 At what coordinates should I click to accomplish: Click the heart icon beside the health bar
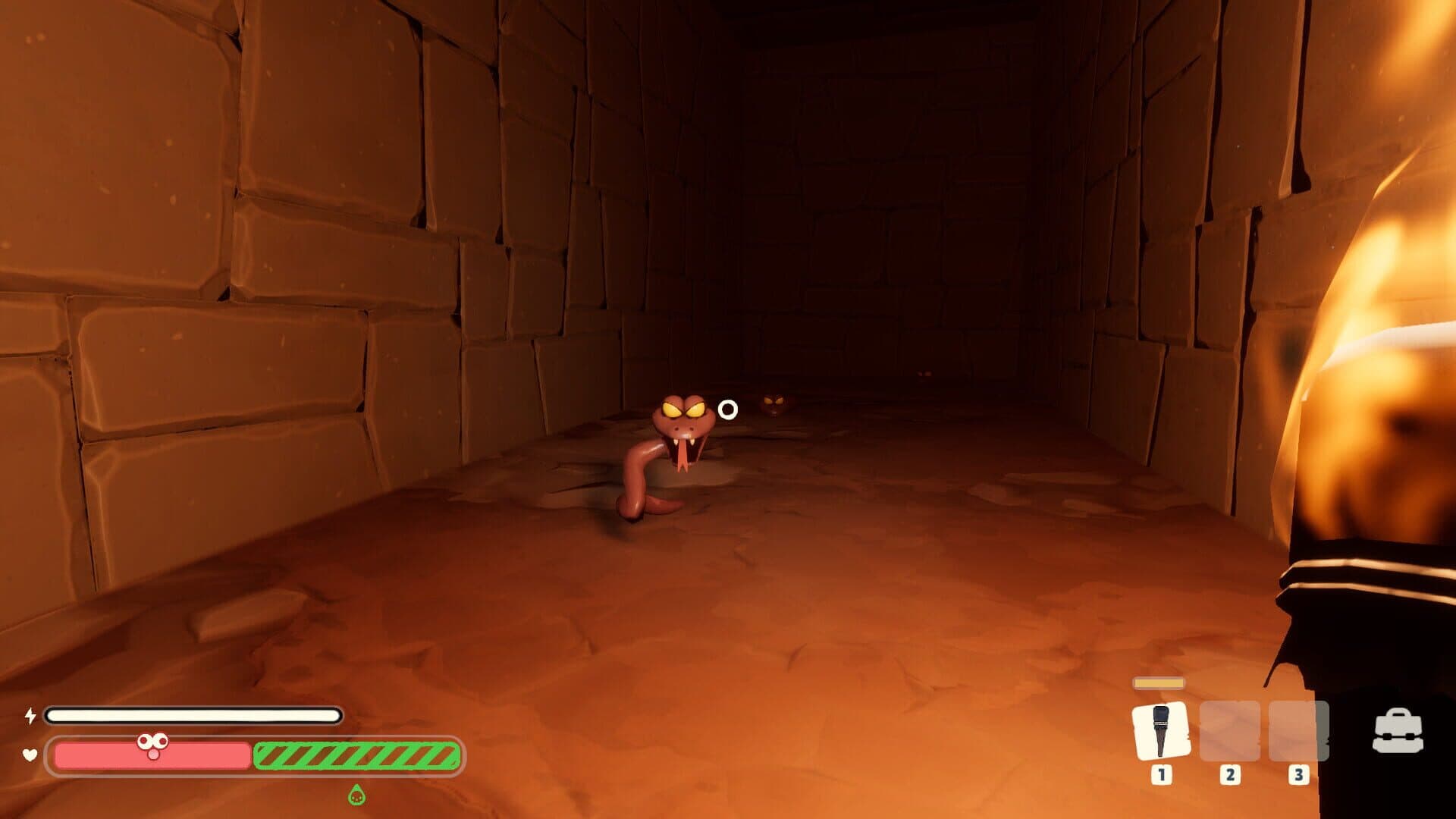(29, 755)
